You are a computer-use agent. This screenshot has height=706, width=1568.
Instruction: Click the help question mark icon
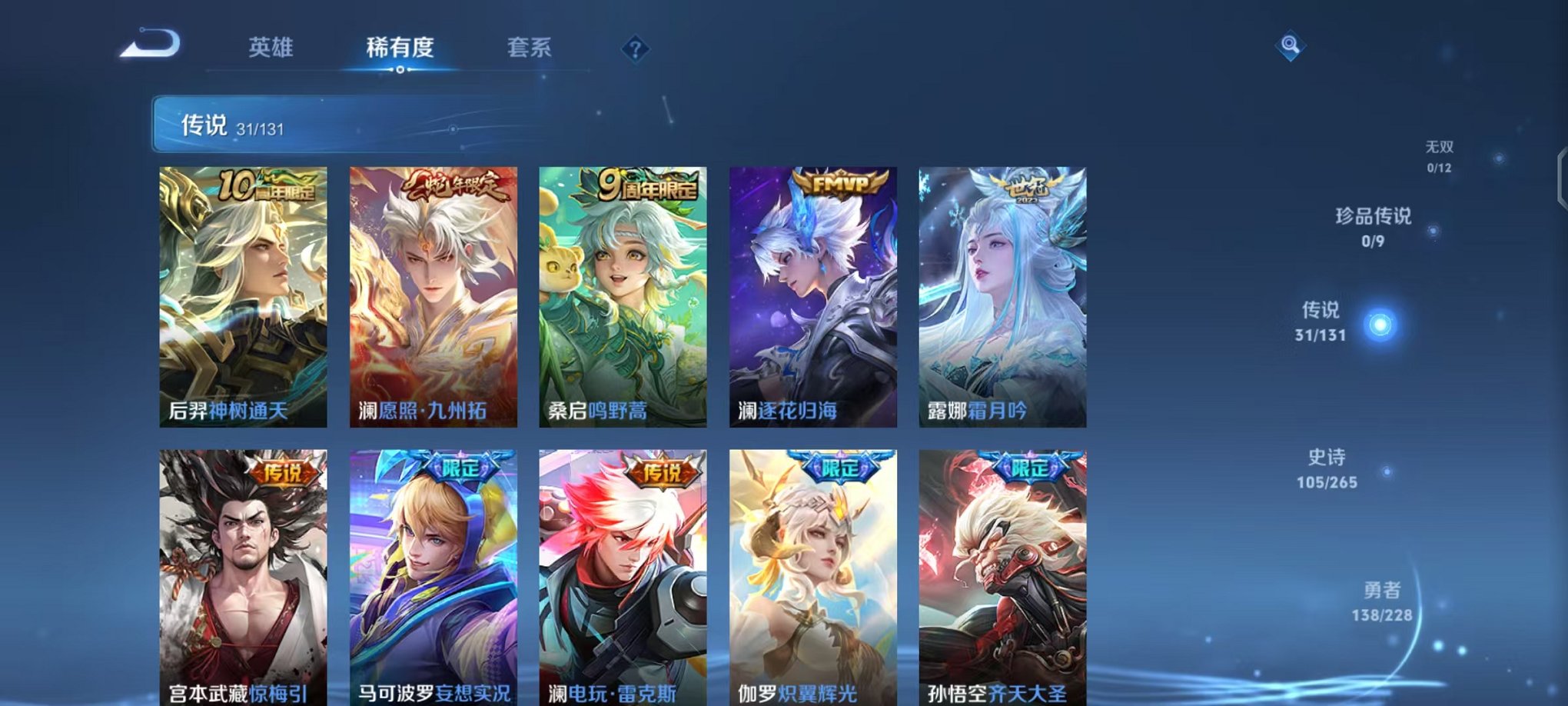[634, 48]
